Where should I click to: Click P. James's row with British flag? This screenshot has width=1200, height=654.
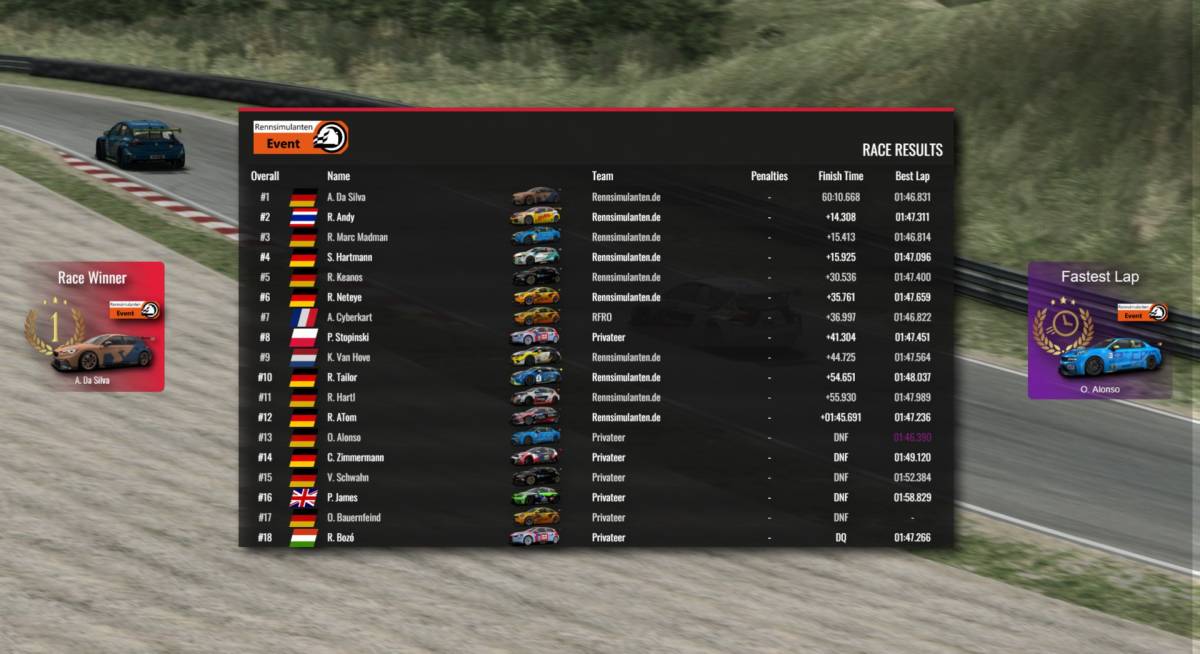point(596,497)
